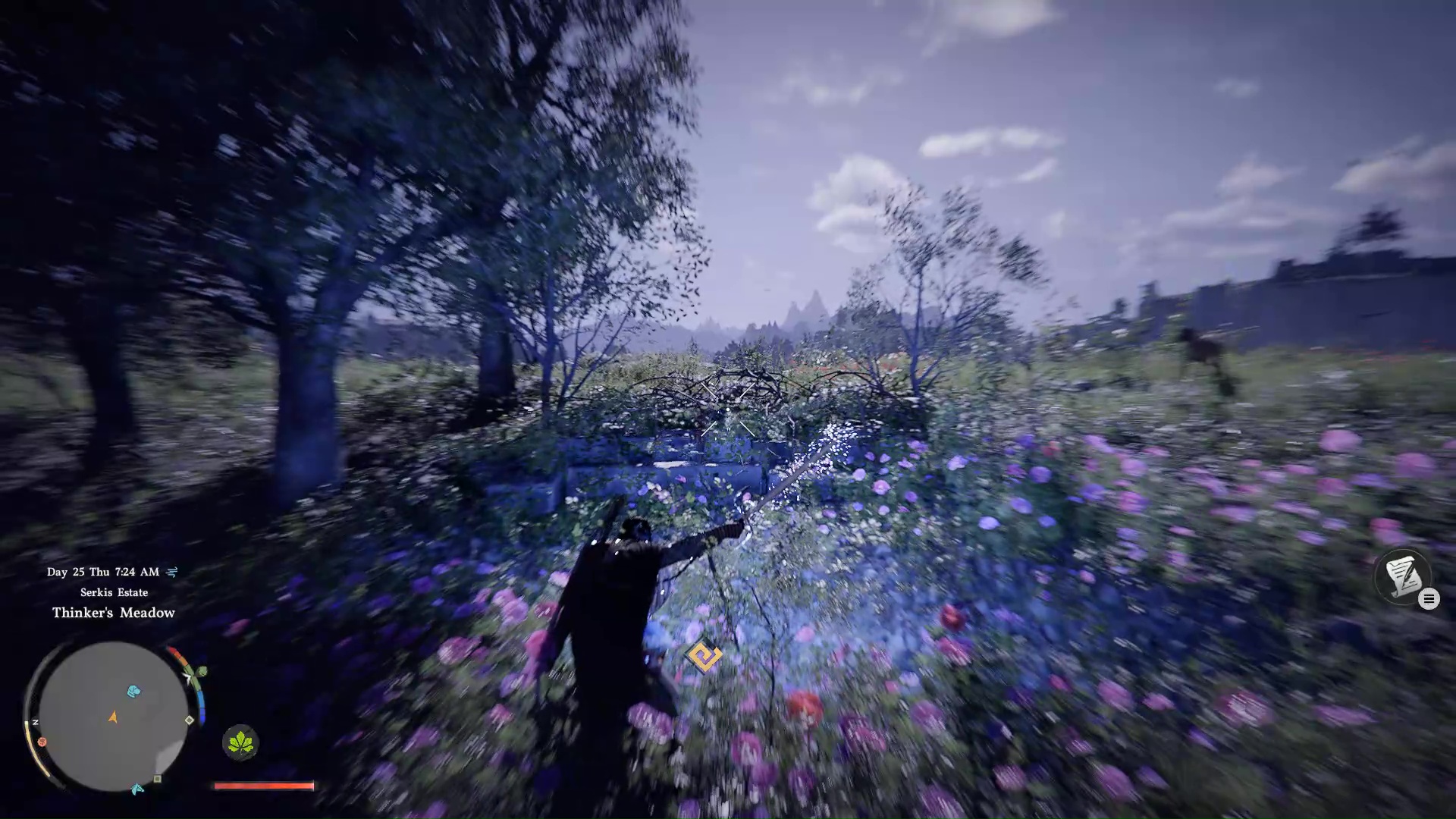Click the N compass letter on minimap
The image size is (1456, 819).
[36, 723]
